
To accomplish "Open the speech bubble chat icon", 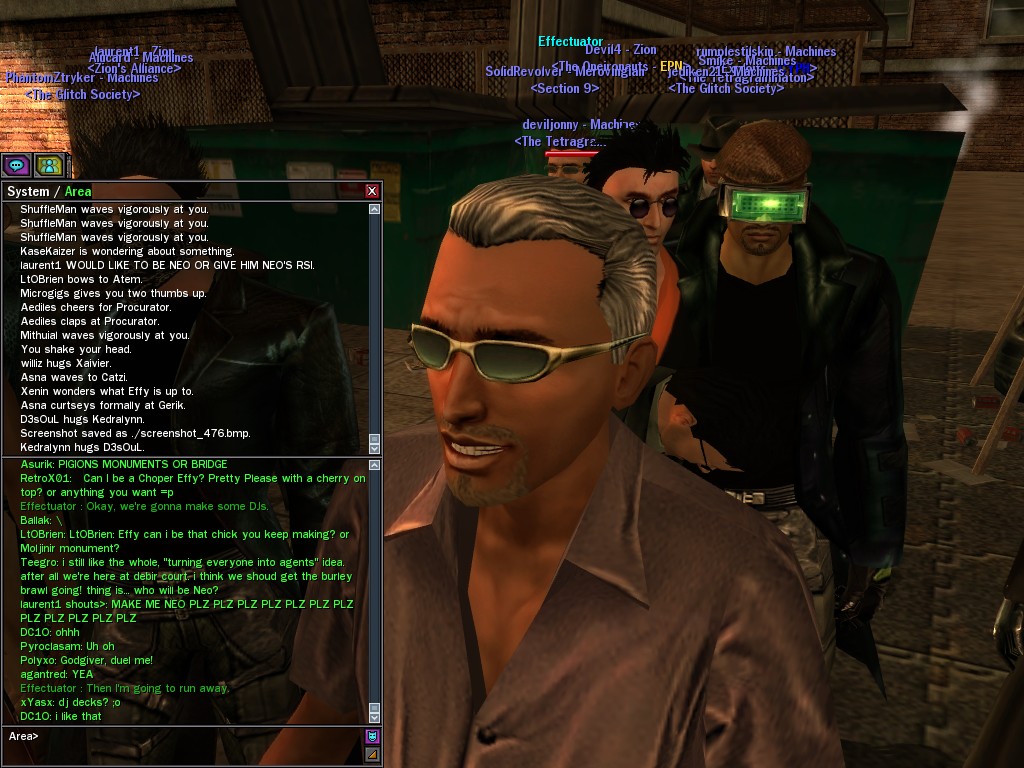I will pos(16,165).
